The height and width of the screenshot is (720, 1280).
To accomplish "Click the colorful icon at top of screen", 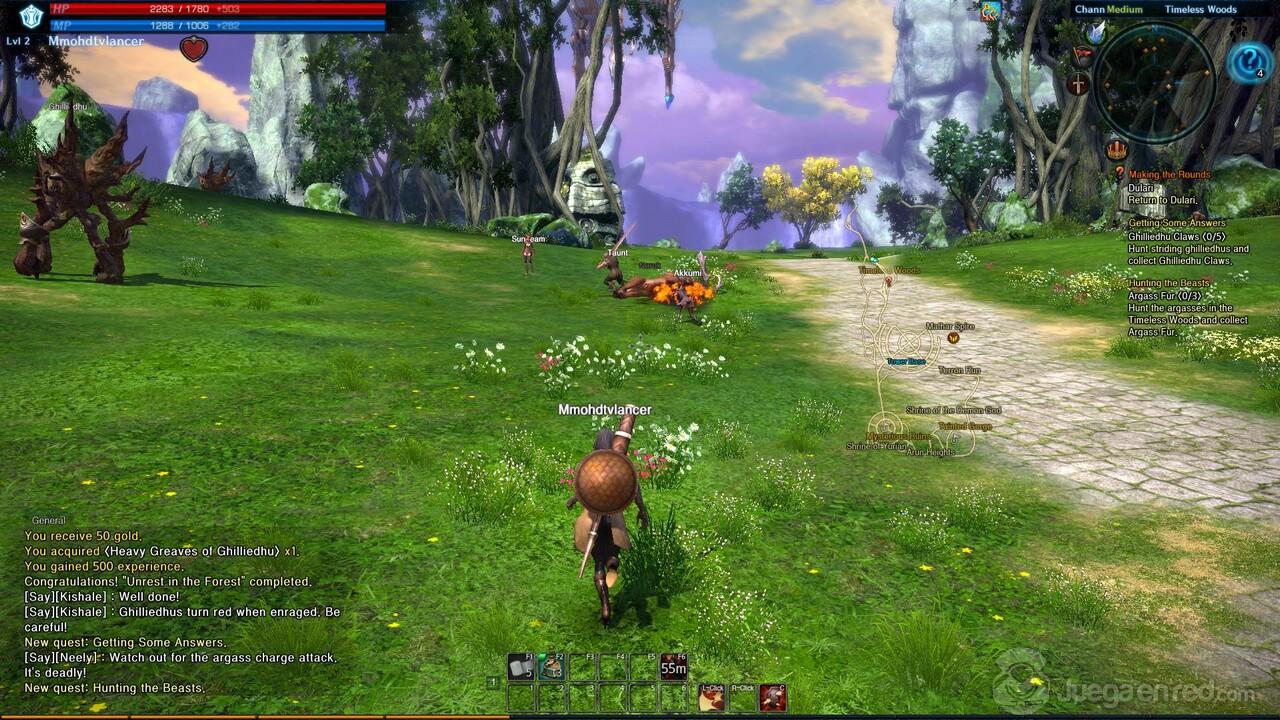I will coord(990,11).
